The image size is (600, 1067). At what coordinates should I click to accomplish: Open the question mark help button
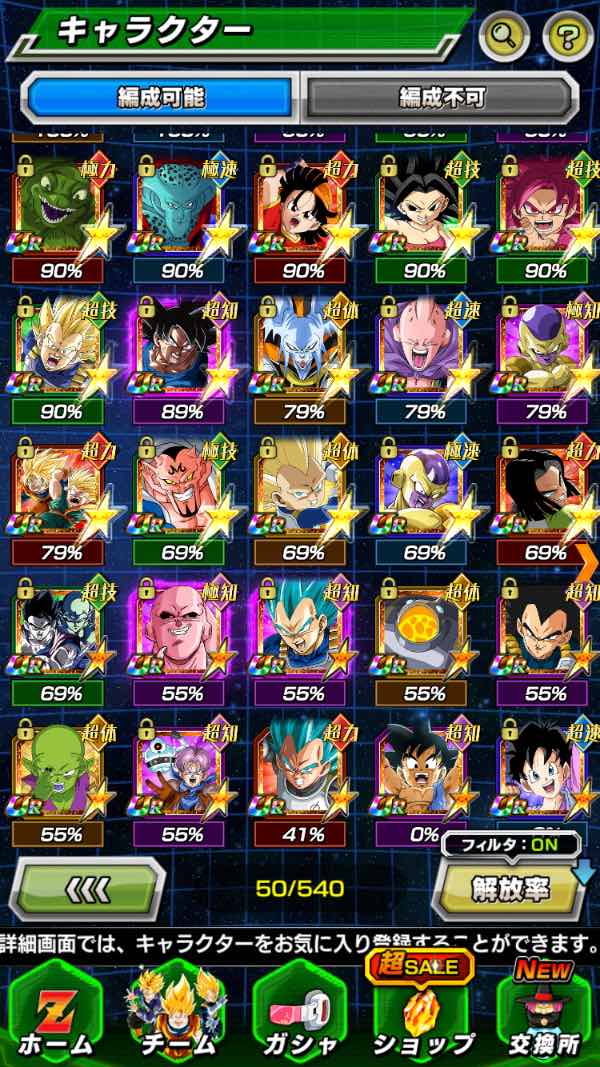(x=568, y=38)
